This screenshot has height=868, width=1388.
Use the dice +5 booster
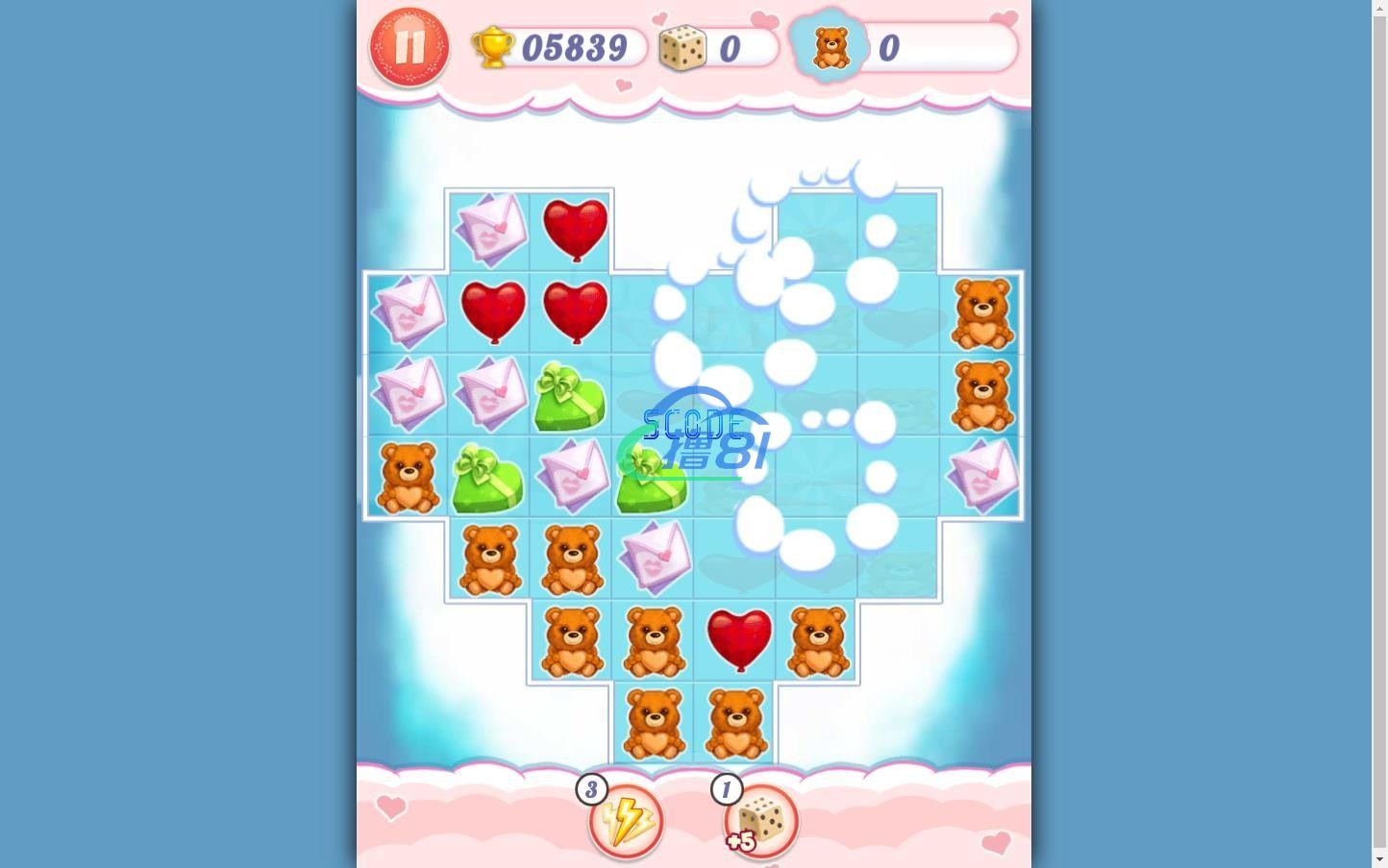[760, 820]
